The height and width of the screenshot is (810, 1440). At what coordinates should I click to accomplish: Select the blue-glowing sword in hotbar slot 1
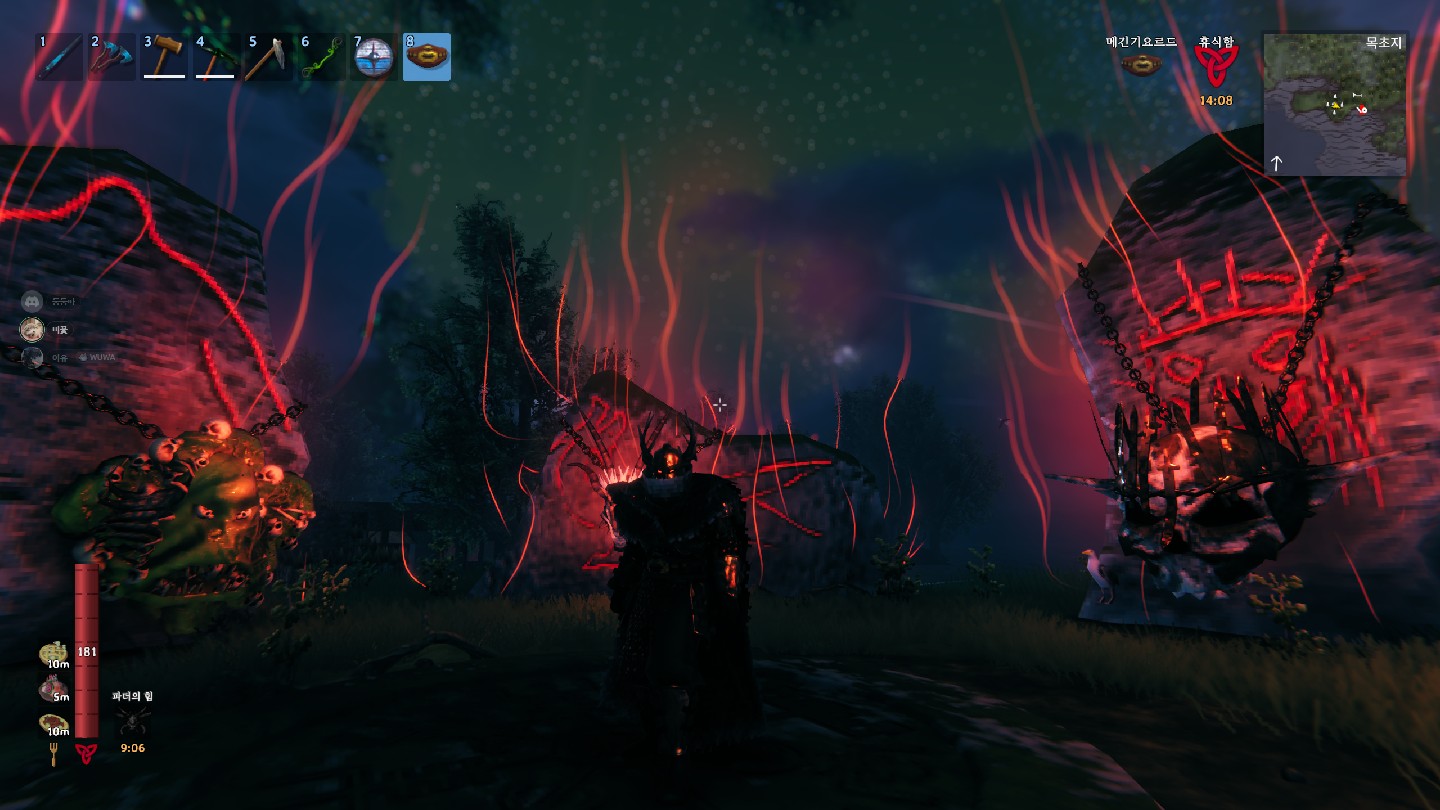[60, 57]
